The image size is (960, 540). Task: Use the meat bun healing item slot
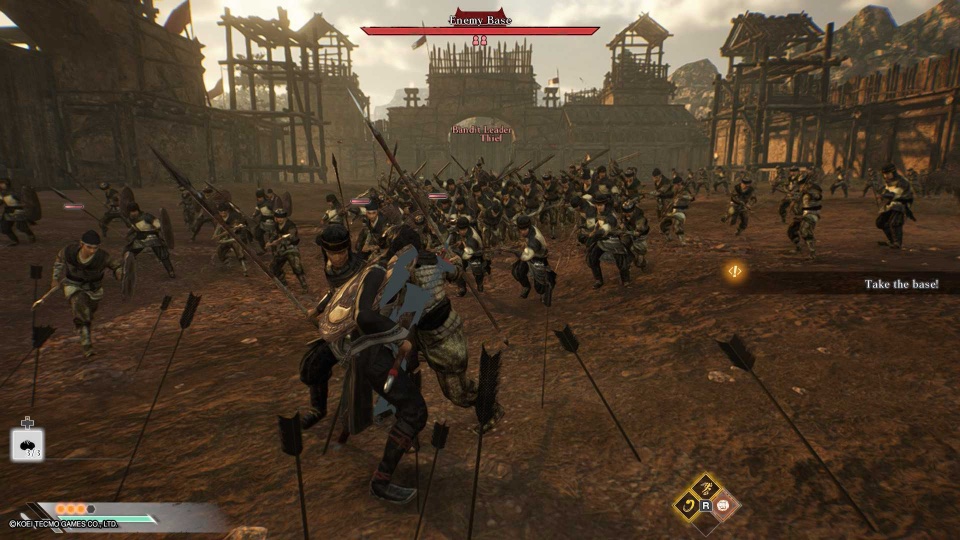tap(27, 444)
